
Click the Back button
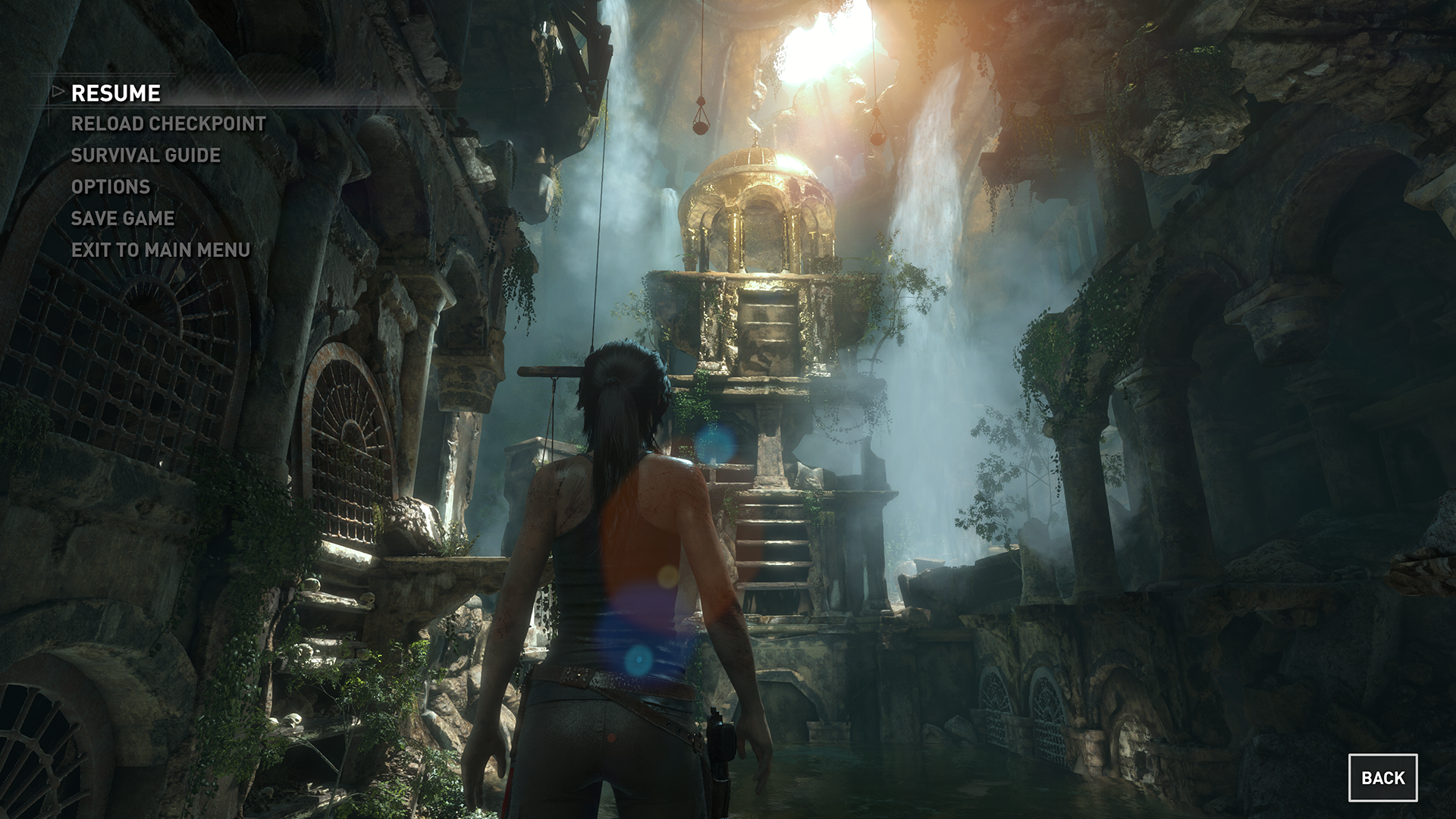point(1382,777)
